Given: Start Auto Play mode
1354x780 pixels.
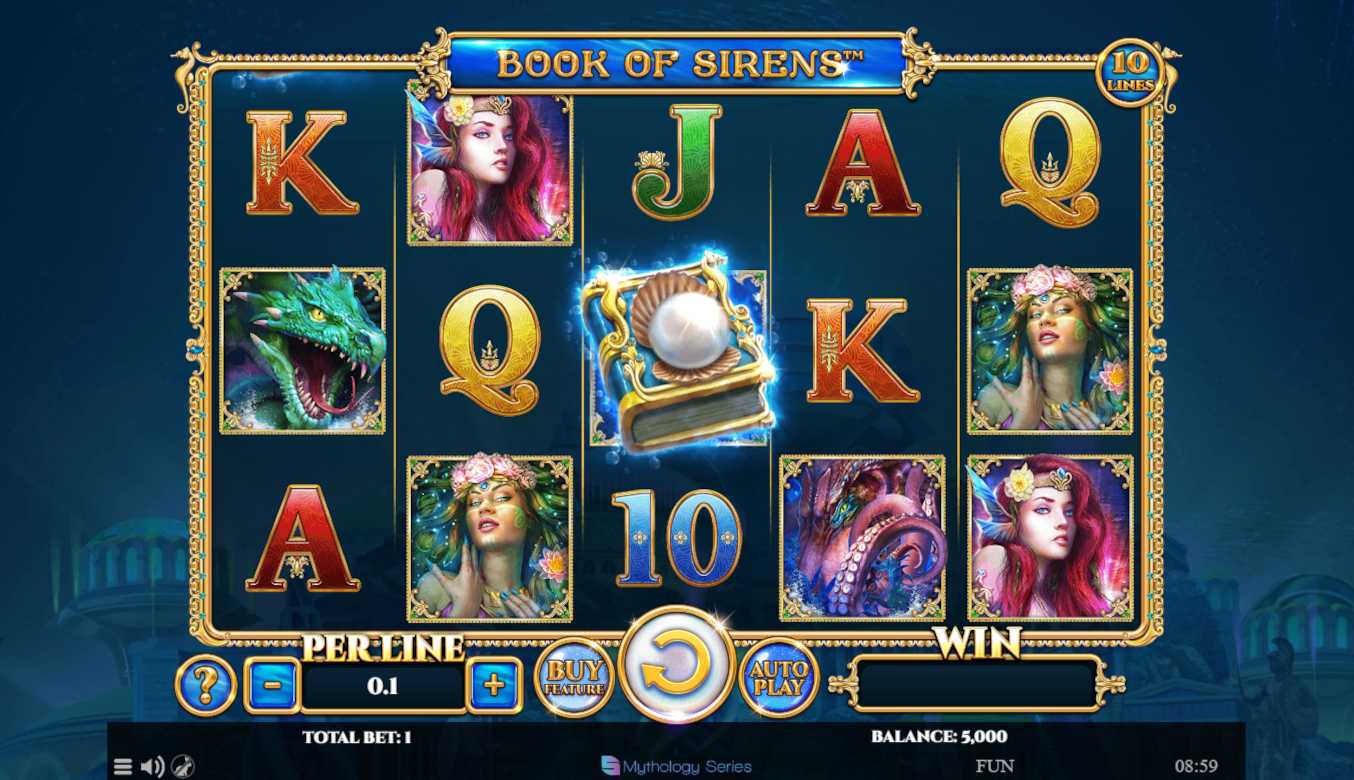Looking at the screenshot, I should pyautogui.click(x=778, y=678).
